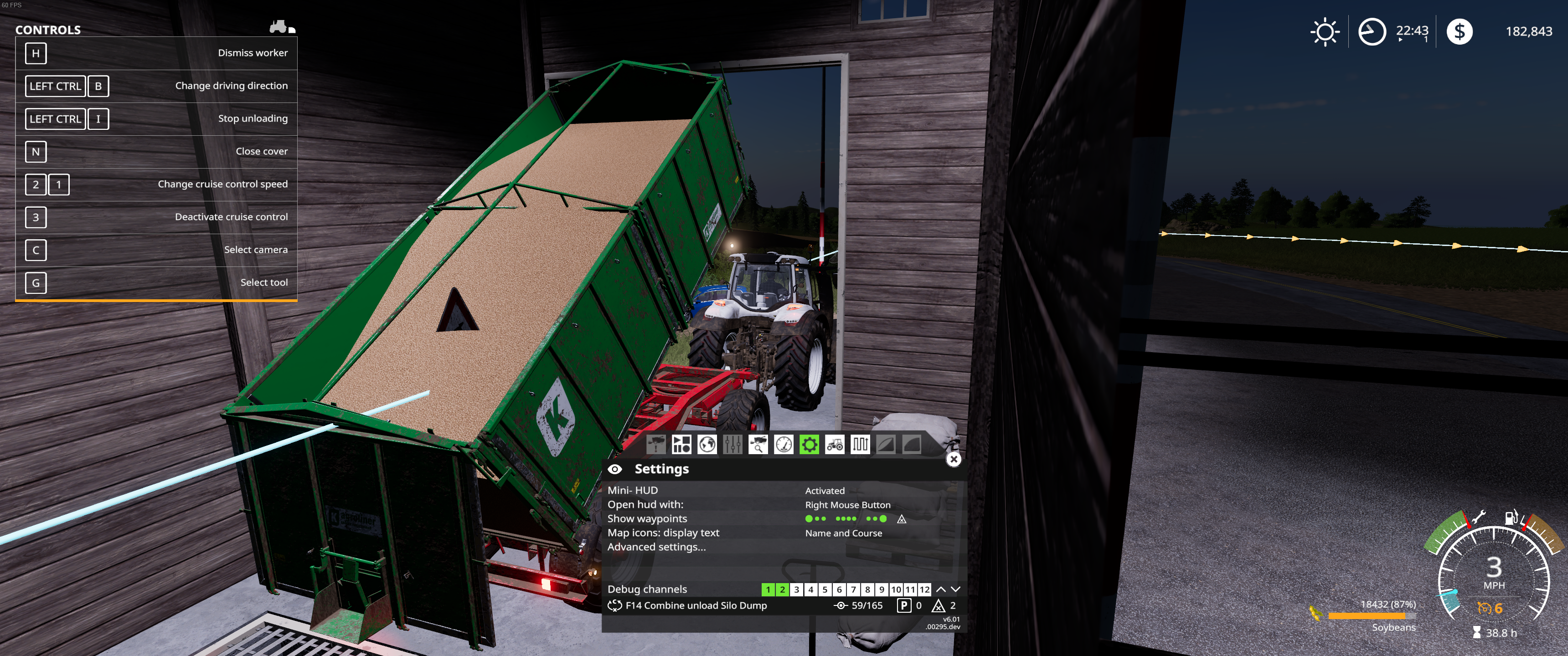Change the Right Mouse Button HUD option
Image resolution: width=1568 pixels, height=656 pixels.
[847, 505]
